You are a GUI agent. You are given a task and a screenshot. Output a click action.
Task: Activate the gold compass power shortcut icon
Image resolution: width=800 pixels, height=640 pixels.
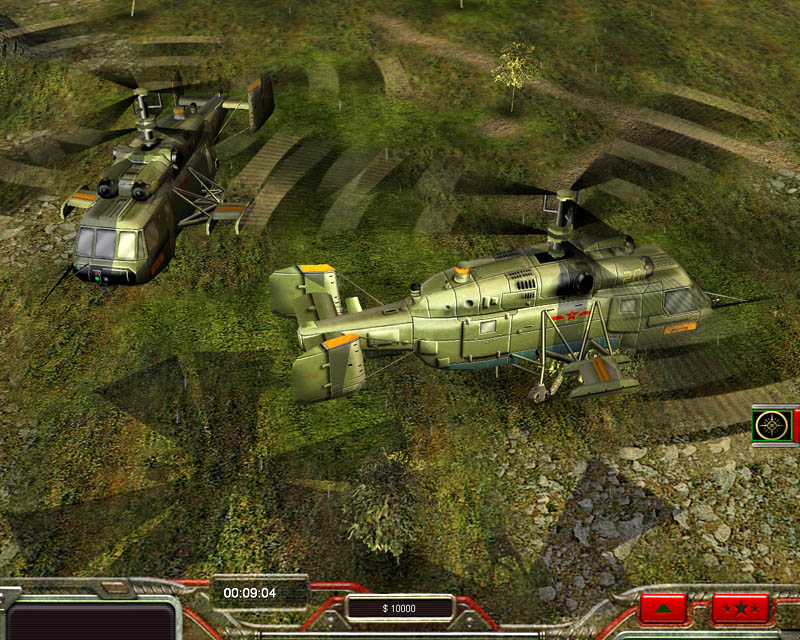(x=771, y=425)
